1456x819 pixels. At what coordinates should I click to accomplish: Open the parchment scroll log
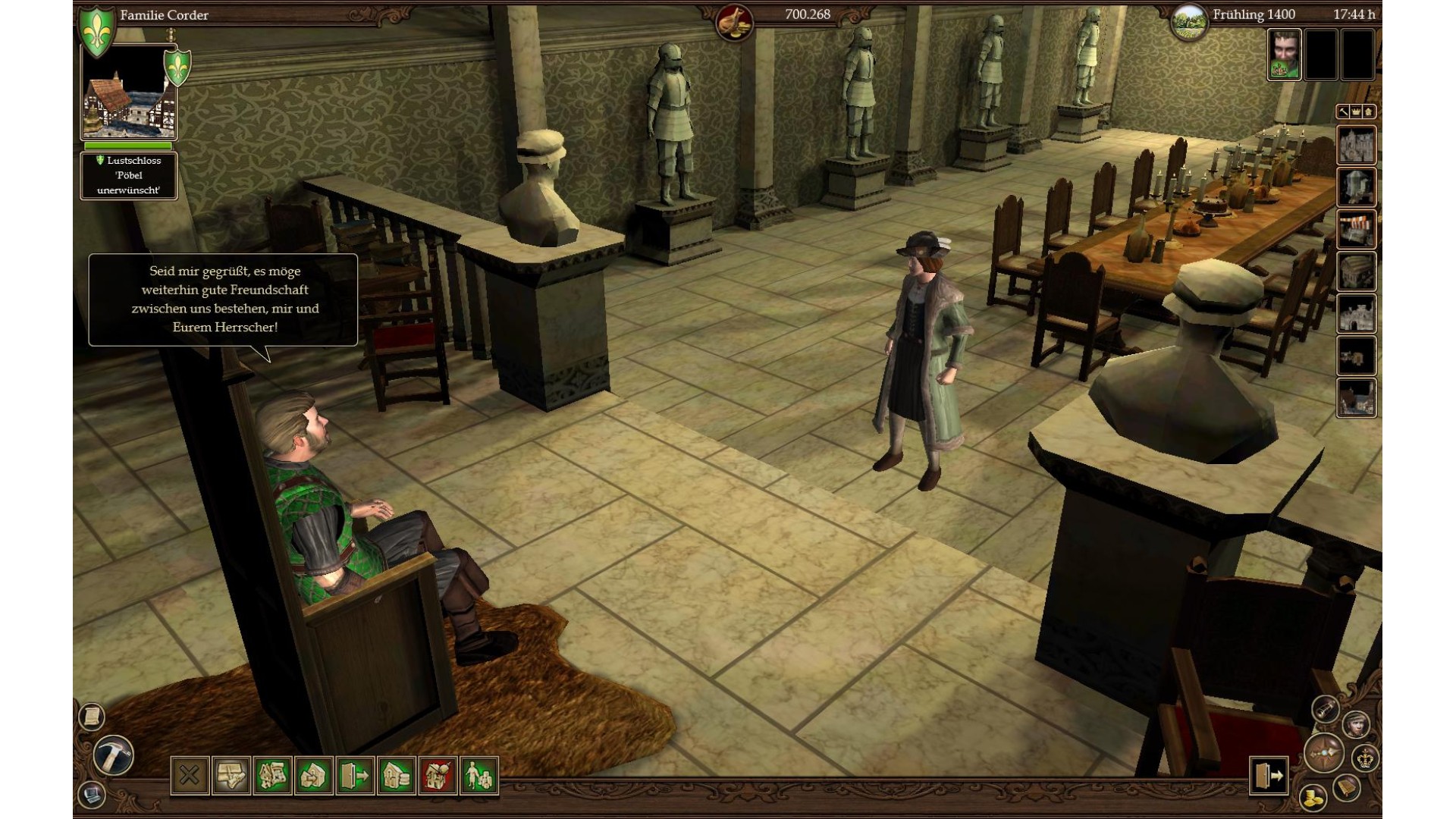point(91,716)
